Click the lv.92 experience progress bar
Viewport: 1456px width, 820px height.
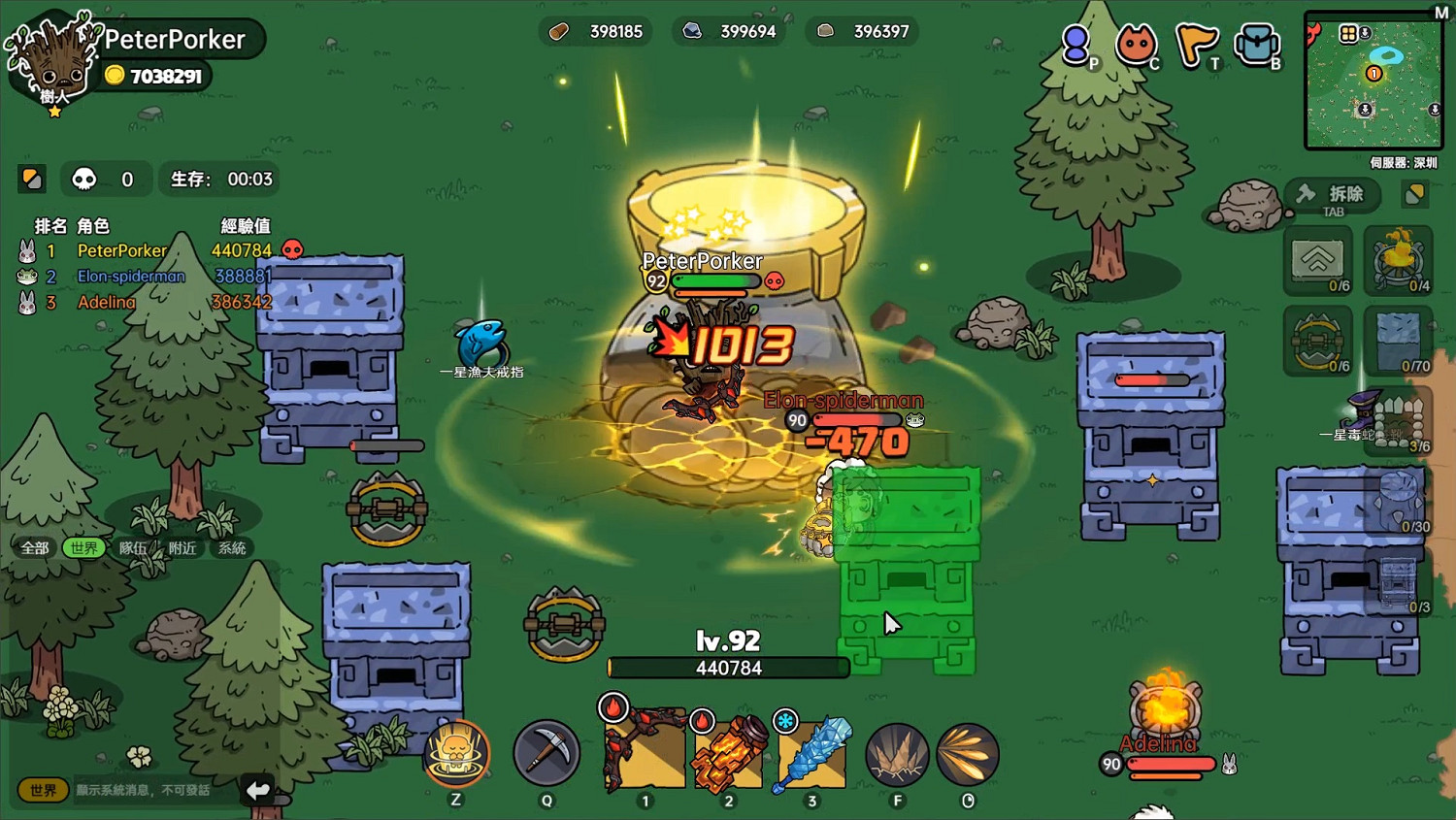tap(728, 668)
